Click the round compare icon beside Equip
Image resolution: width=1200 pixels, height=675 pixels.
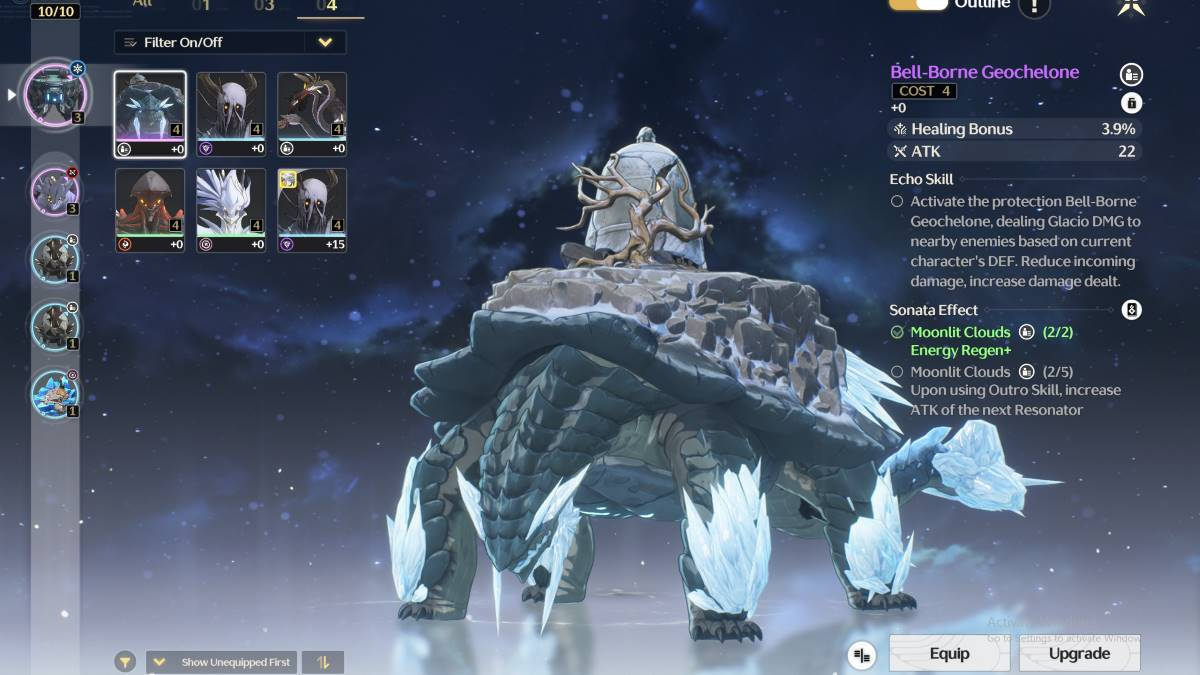coord(862,655)
